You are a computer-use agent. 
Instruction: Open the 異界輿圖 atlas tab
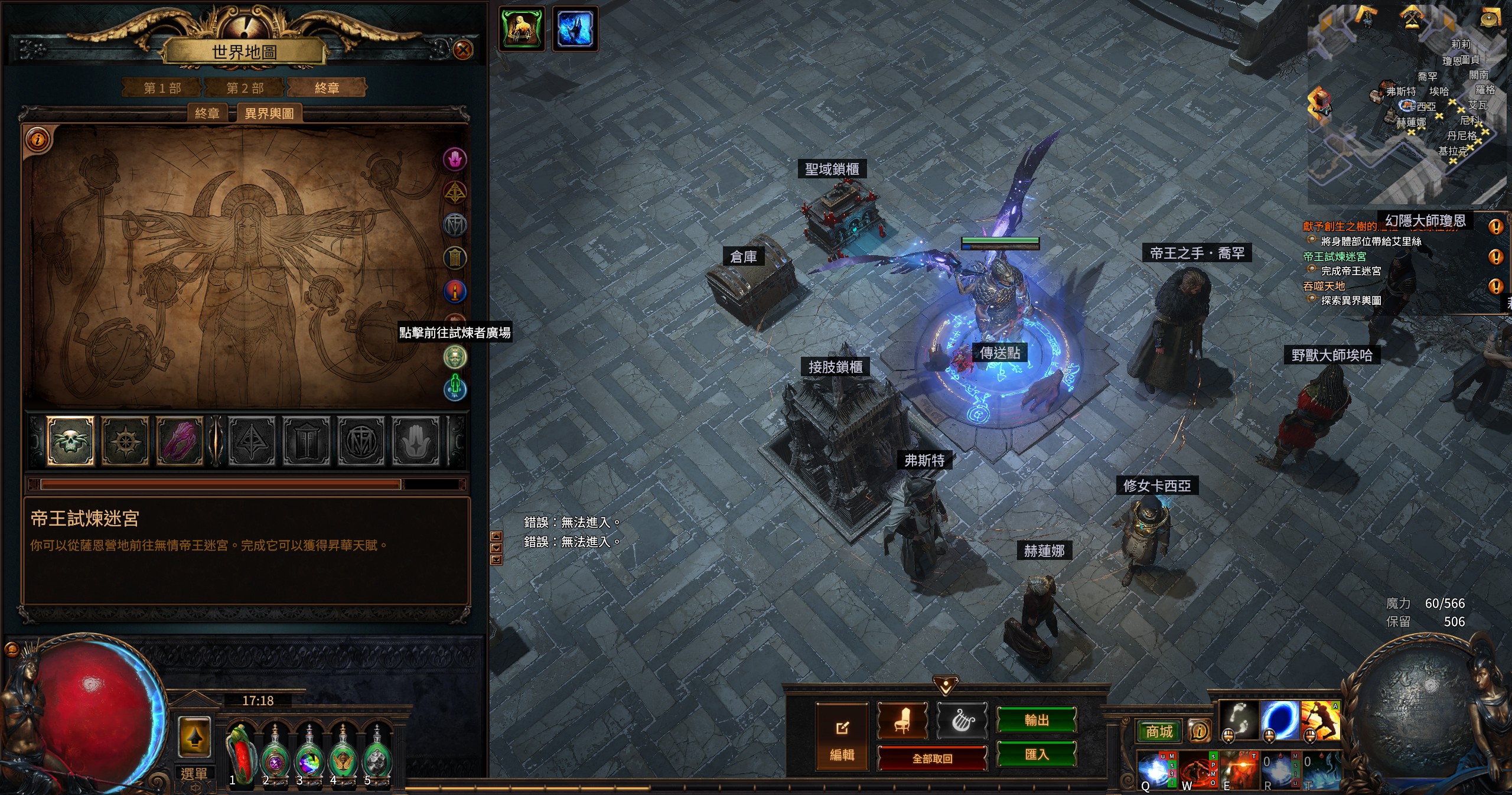269,113
